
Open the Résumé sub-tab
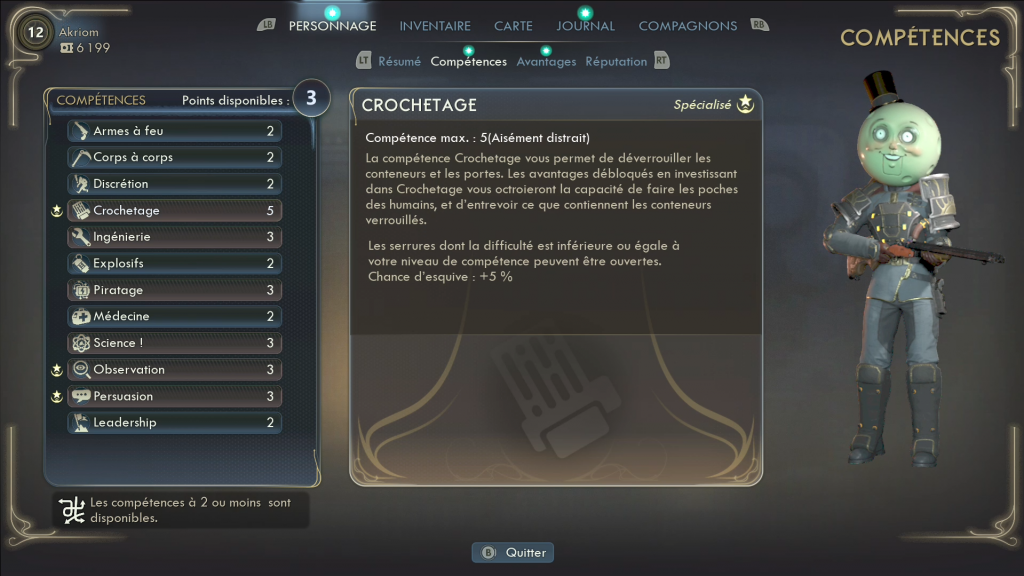pos(399,62)
